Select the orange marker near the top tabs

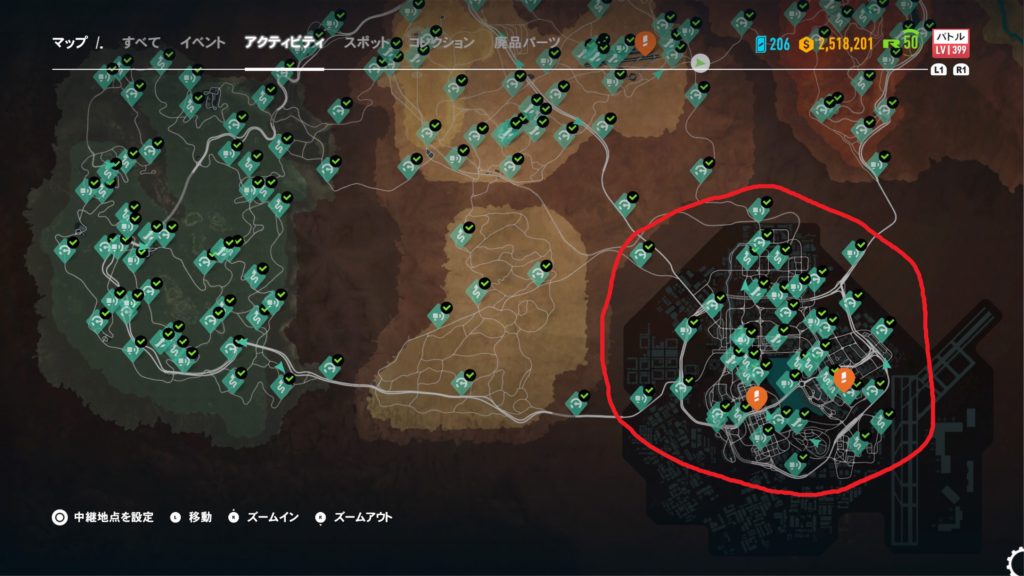(646, 43)
